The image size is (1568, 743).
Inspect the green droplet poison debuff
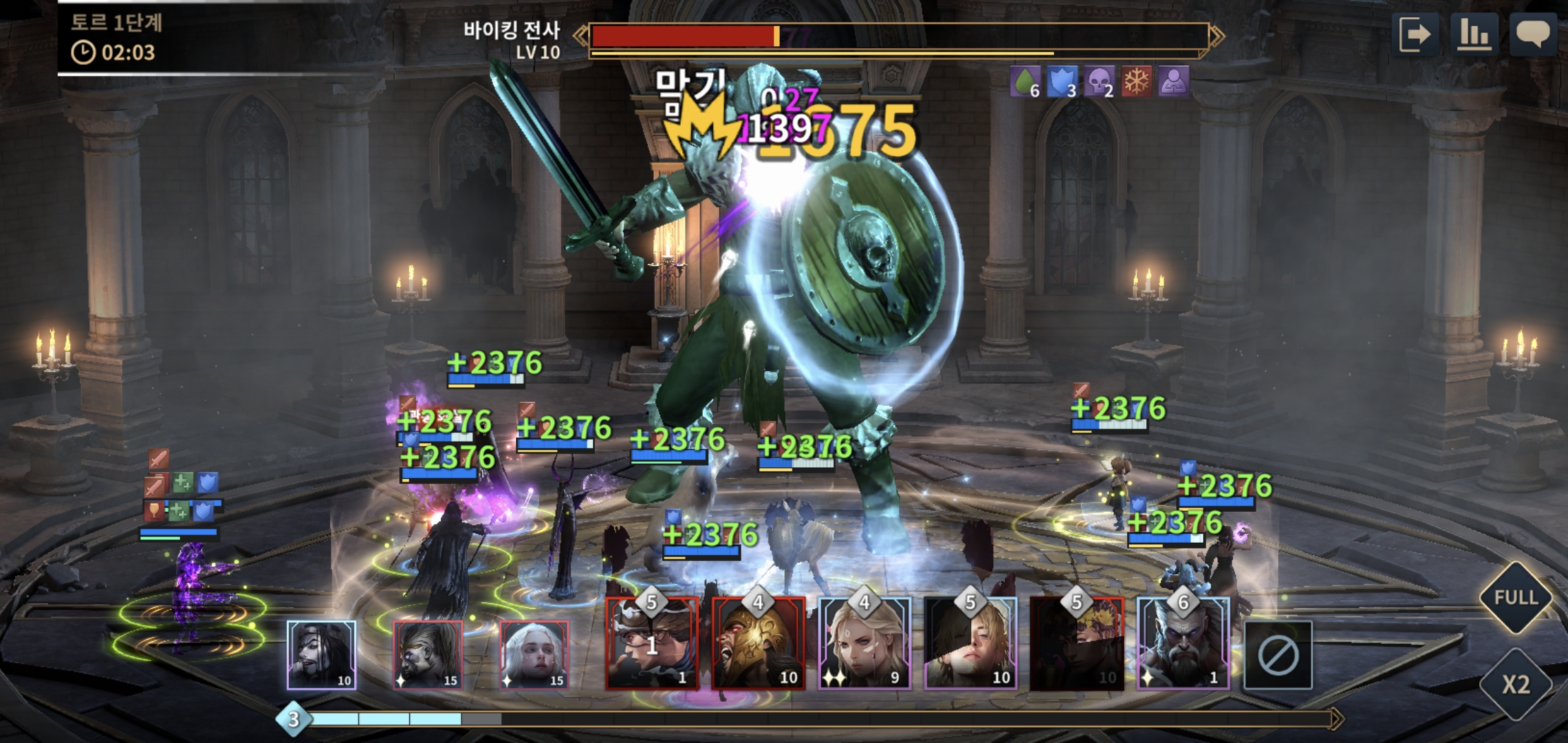click(1024, 83)
